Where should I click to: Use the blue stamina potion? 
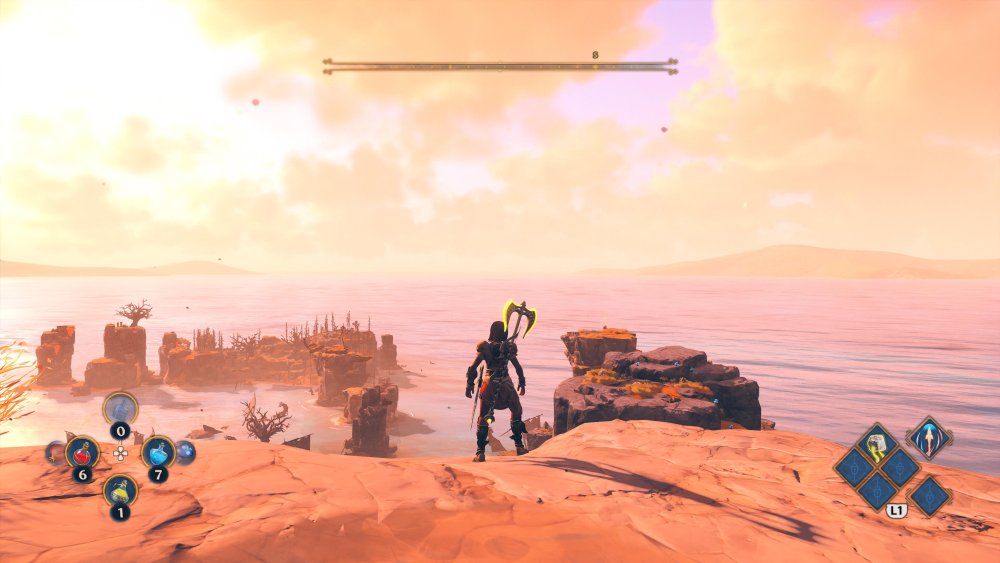pyautogui.click(x=158, y=452)
